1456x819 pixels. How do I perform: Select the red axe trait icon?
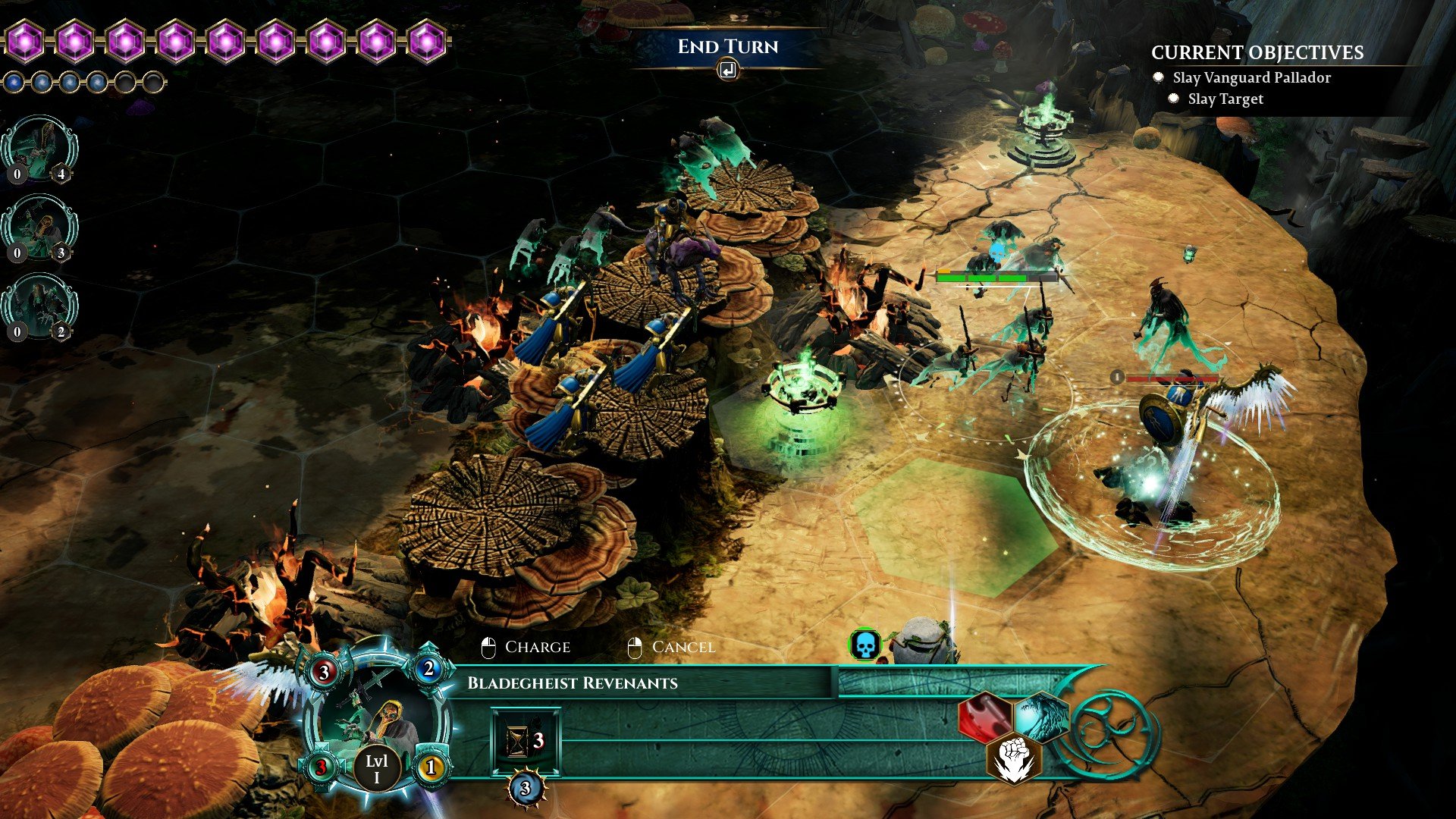[x=984, y=717]
